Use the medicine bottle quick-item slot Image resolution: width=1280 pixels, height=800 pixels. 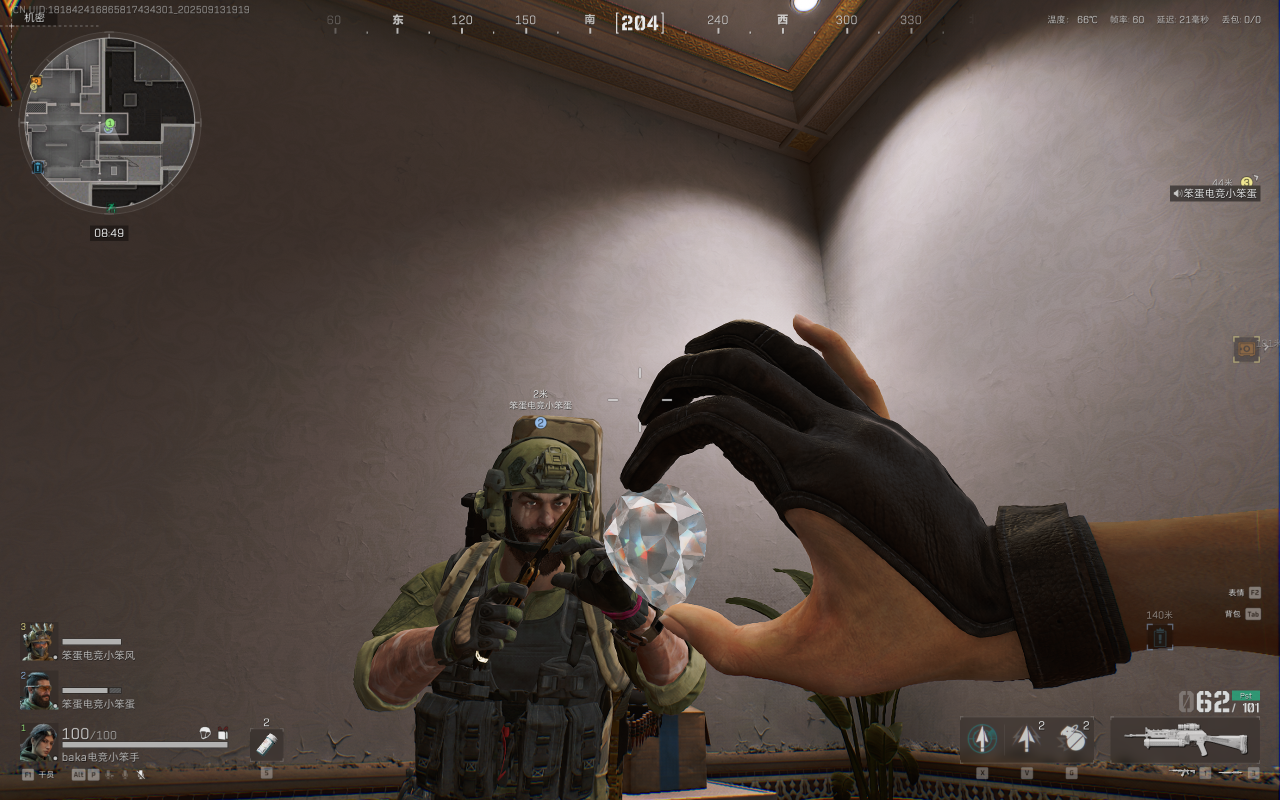click(266, 743)
